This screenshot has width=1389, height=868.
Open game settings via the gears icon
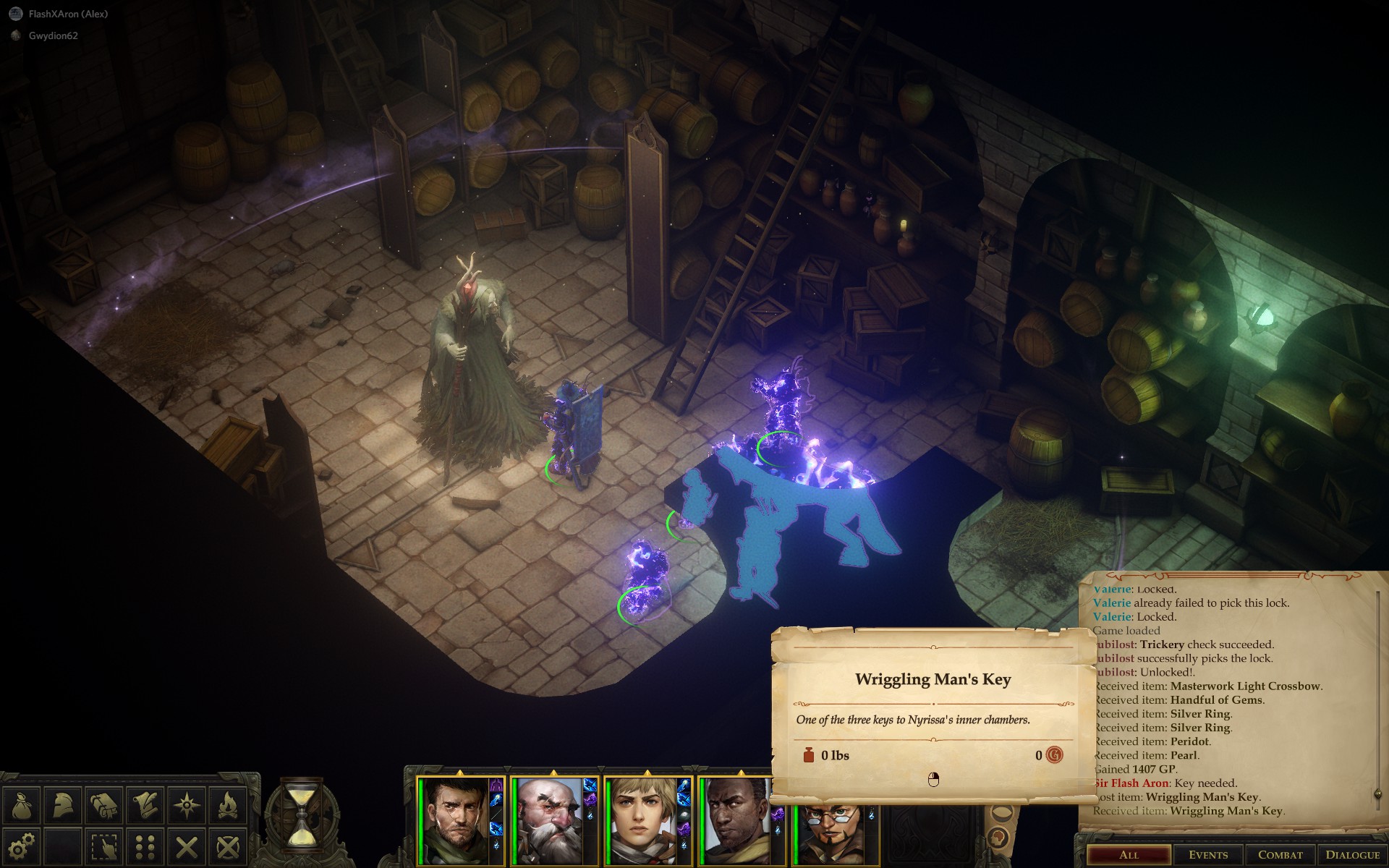coord(22,846)
